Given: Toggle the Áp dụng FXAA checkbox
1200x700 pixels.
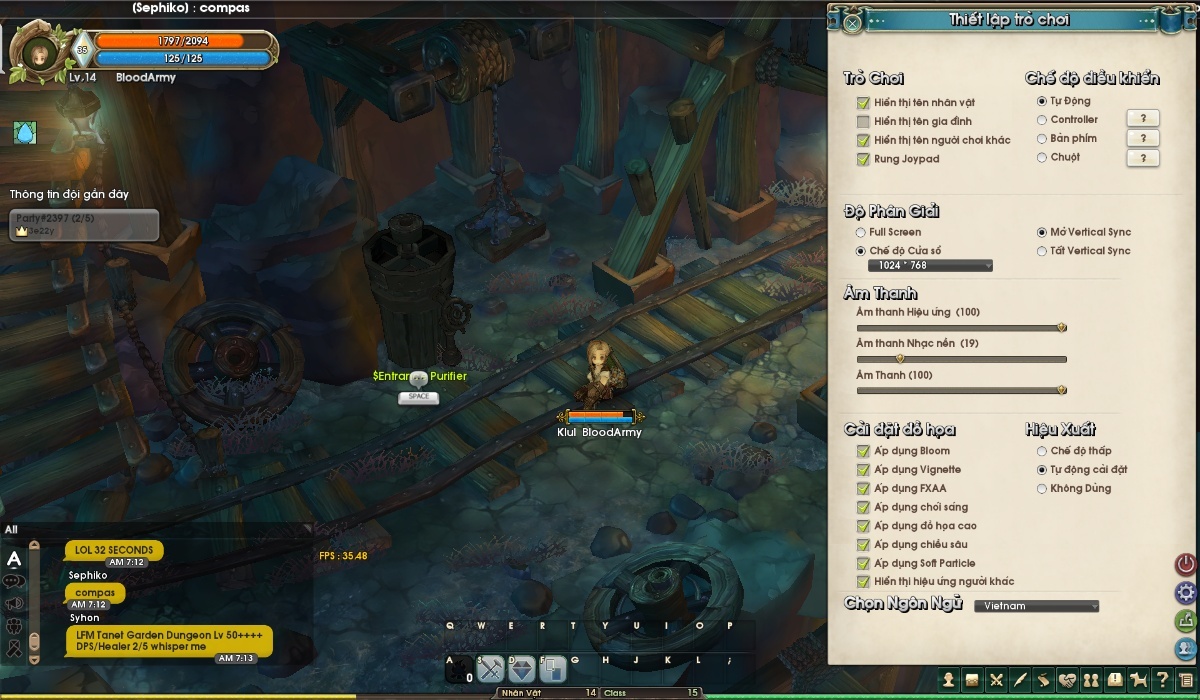Looking at the screenshot, I should pyautogui.click(x=863, y=489).
